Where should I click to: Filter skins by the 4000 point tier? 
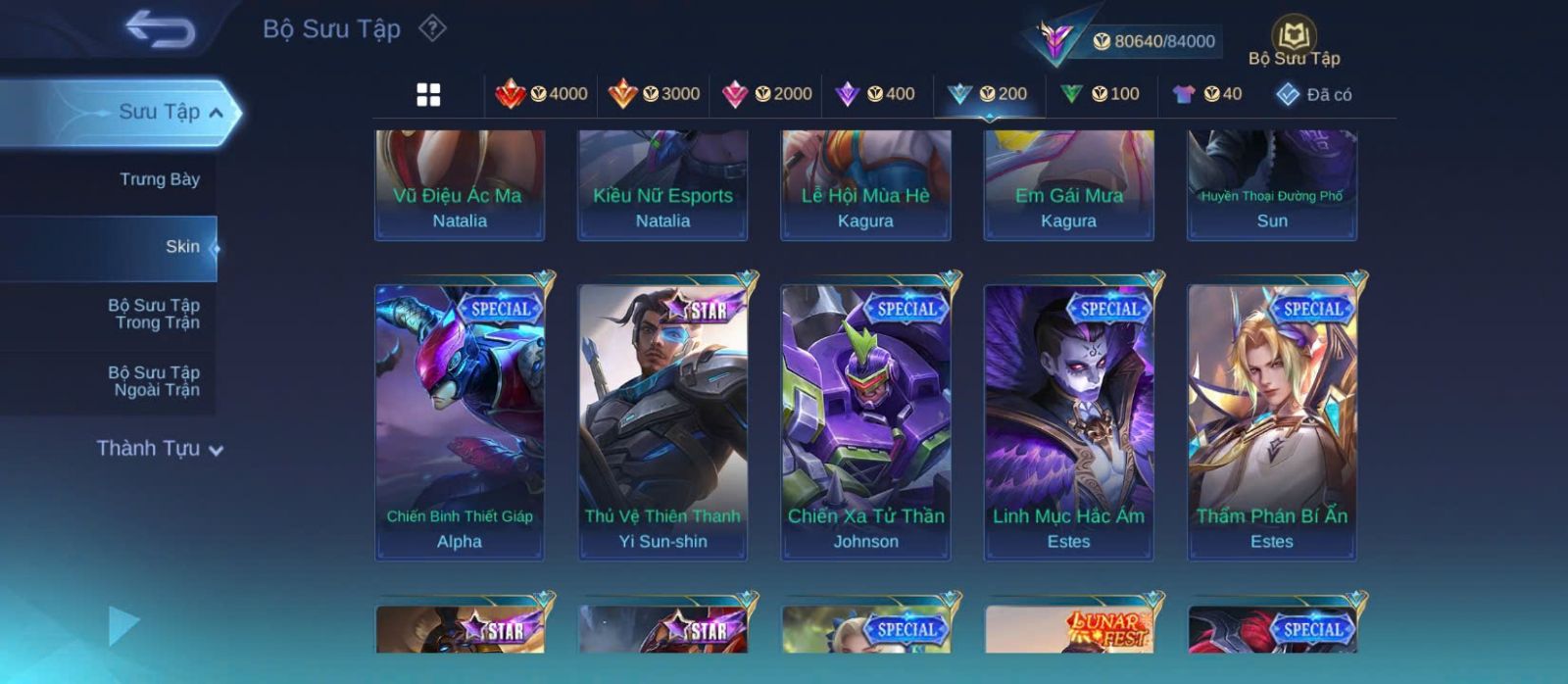[542, 94]
